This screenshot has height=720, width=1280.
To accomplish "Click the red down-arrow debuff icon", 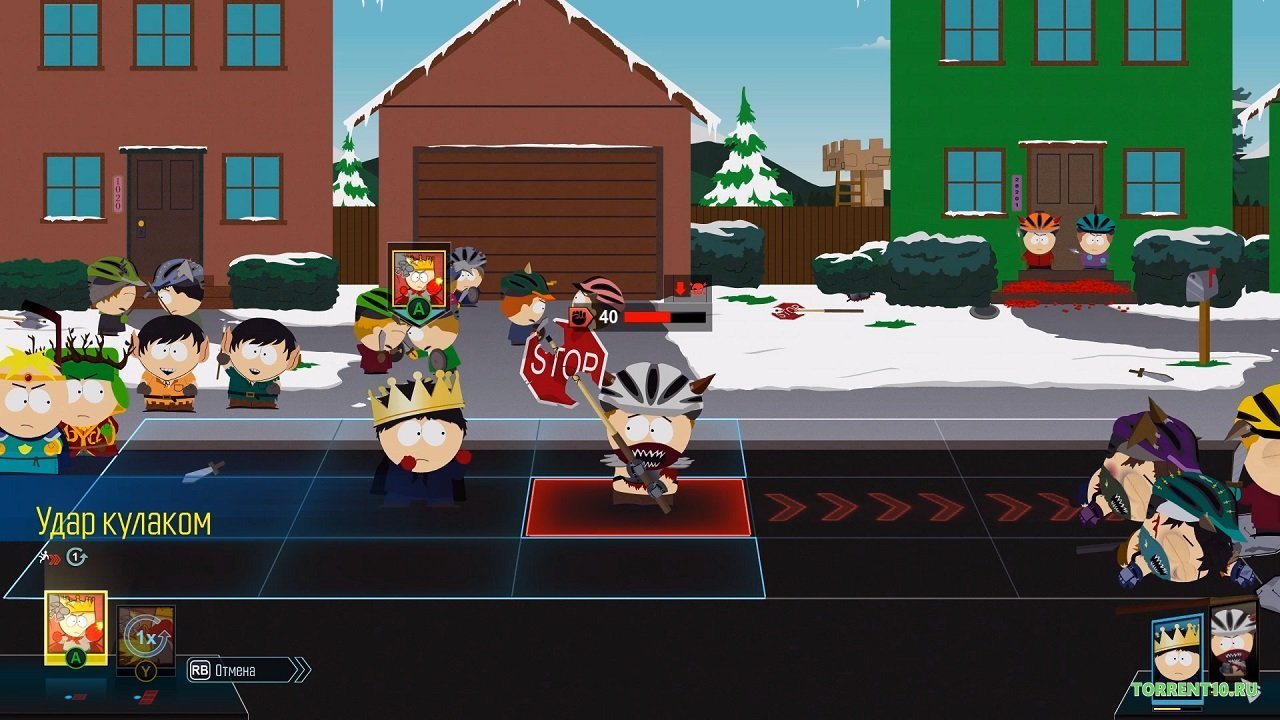I will pyautogui.click(x=682, y=289).
